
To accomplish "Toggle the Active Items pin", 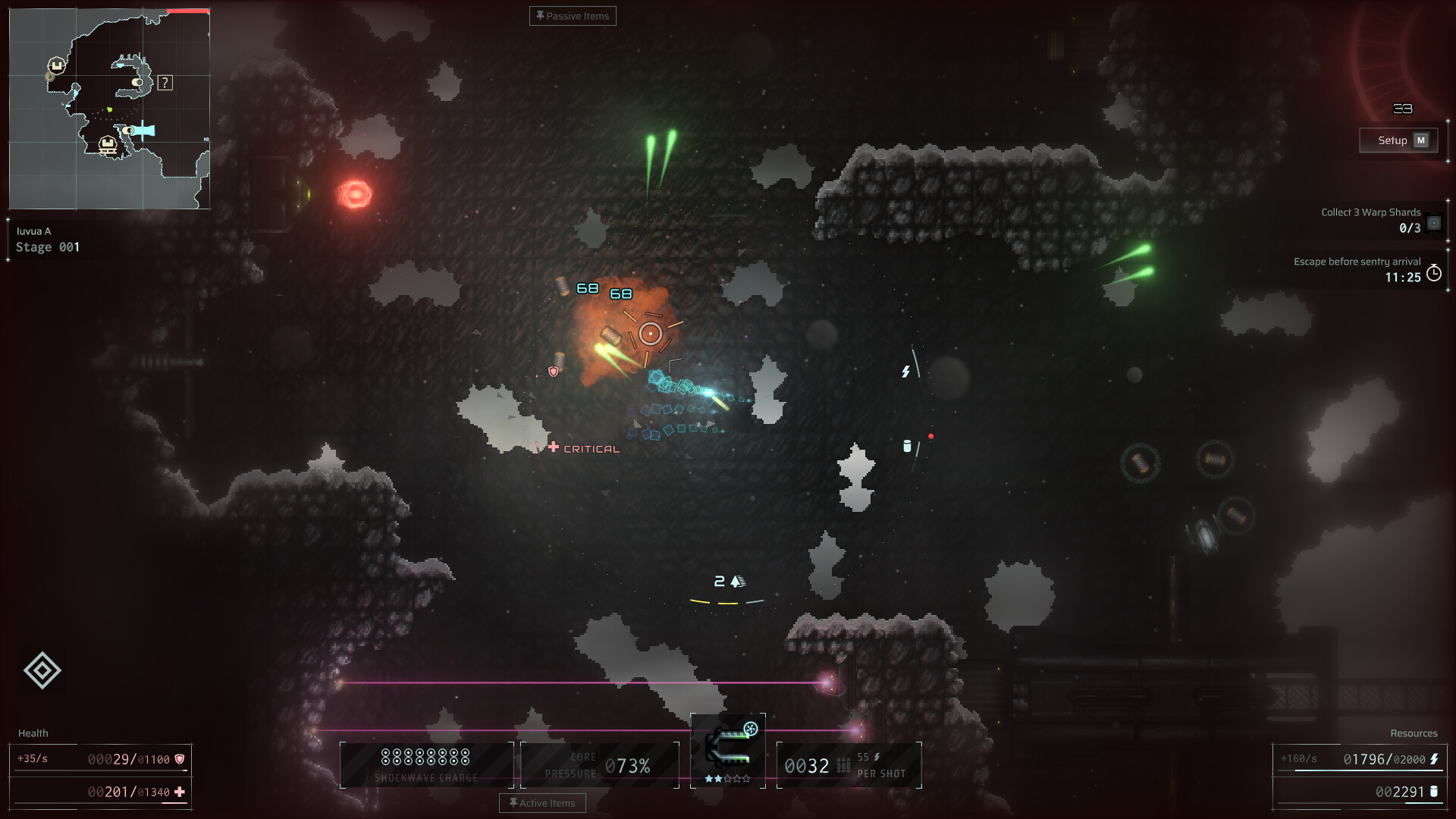I will pyautogui.click(x=513, y=802).
